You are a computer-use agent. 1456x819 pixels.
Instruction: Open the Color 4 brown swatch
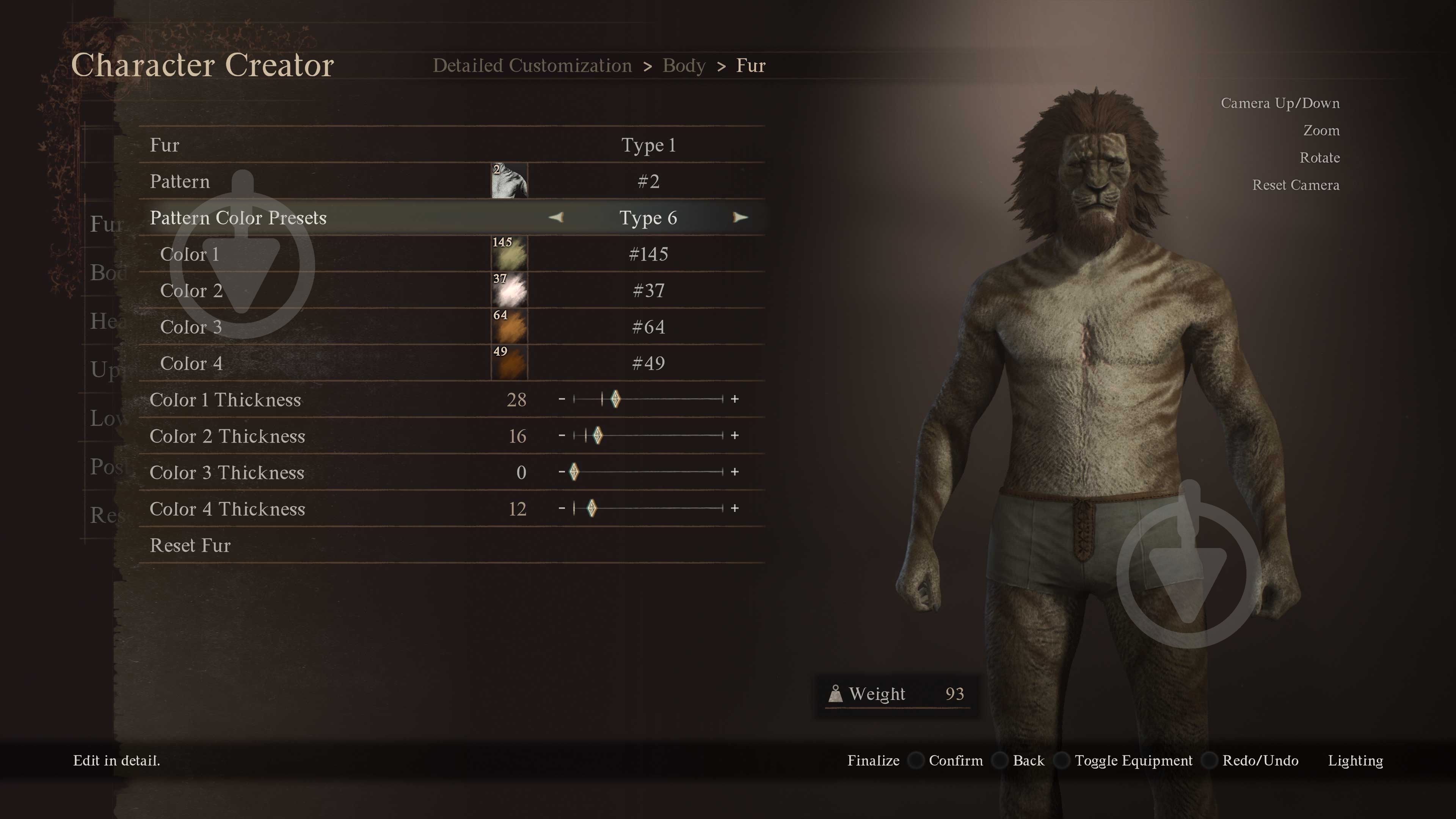pos(509,364)
